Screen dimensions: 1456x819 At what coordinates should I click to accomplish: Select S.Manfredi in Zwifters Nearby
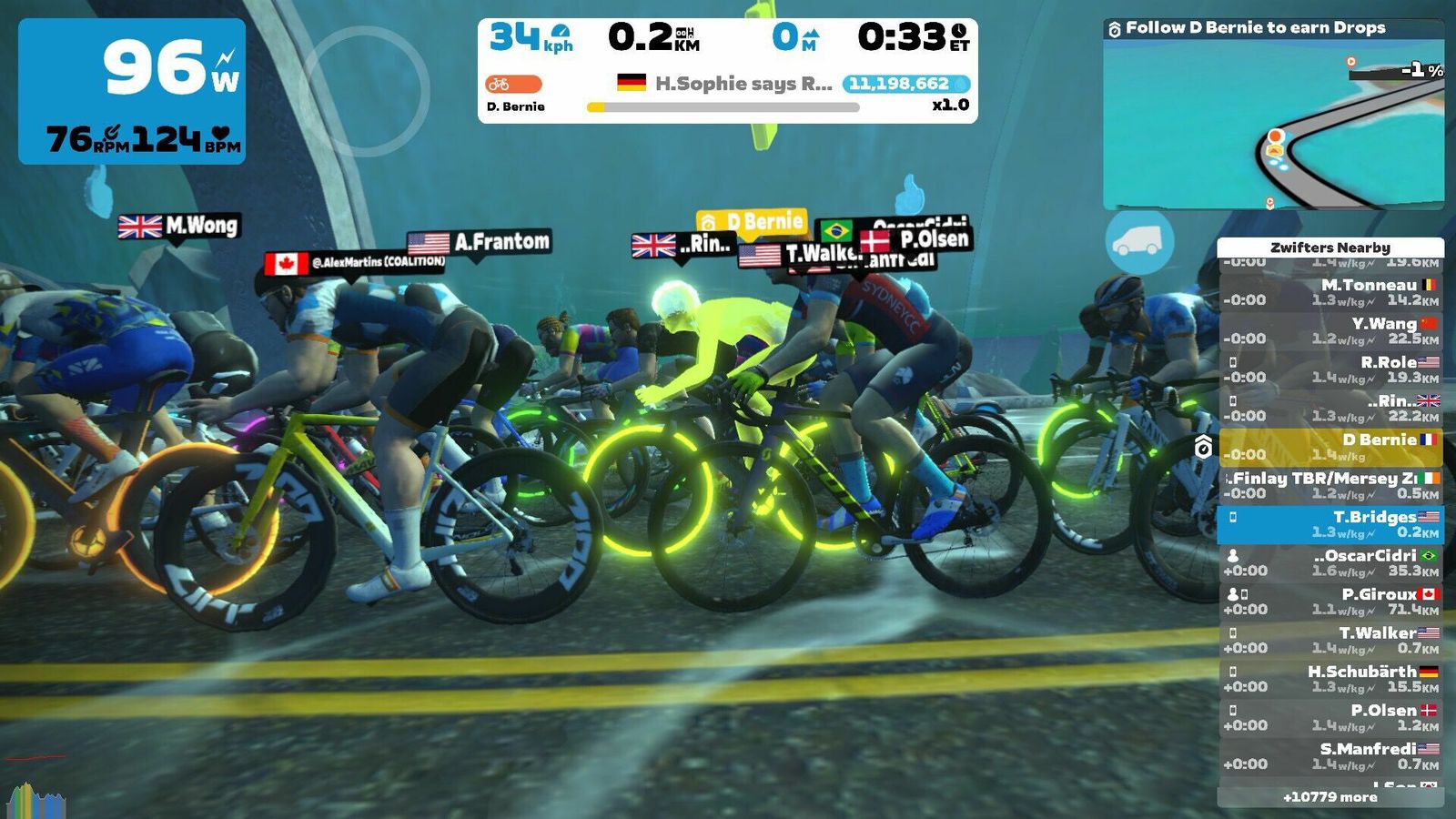(1330, 756)
